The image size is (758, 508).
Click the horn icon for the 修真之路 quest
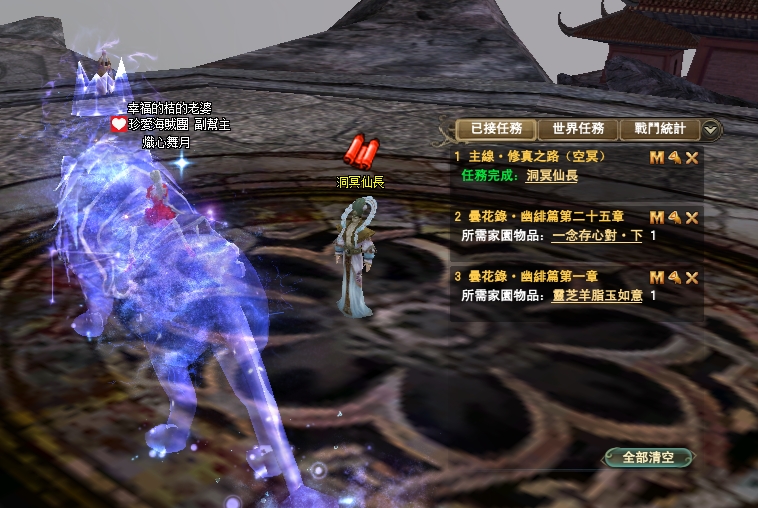point(674,158)
